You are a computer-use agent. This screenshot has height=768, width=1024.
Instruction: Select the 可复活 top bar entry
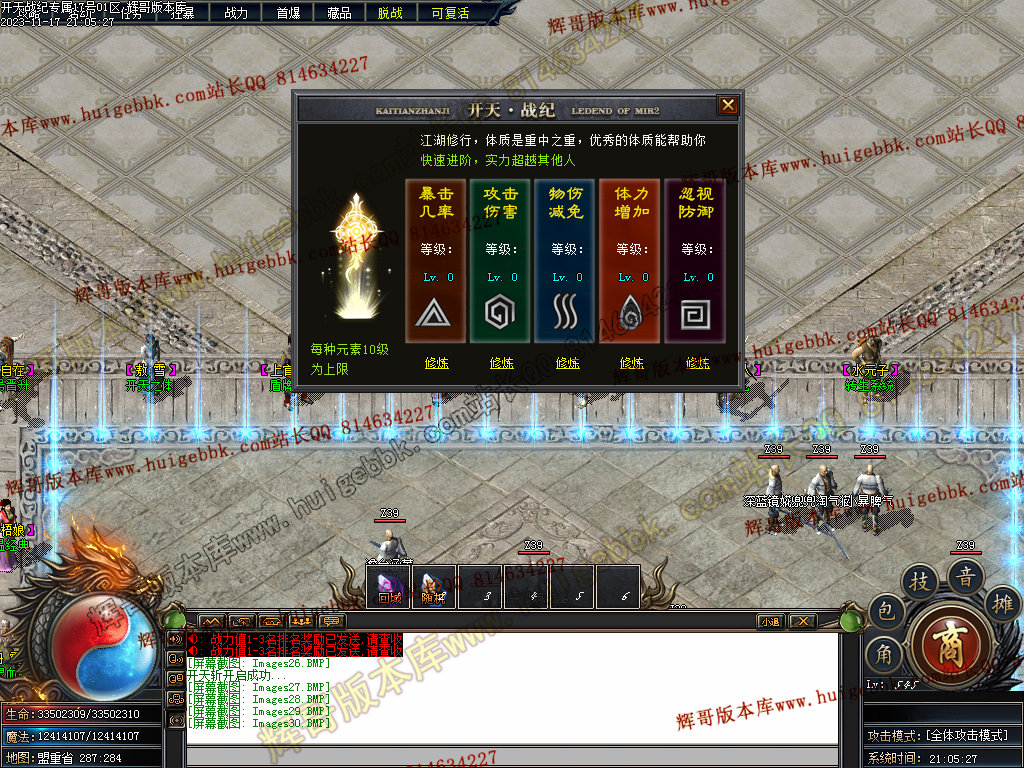(450, 13)
